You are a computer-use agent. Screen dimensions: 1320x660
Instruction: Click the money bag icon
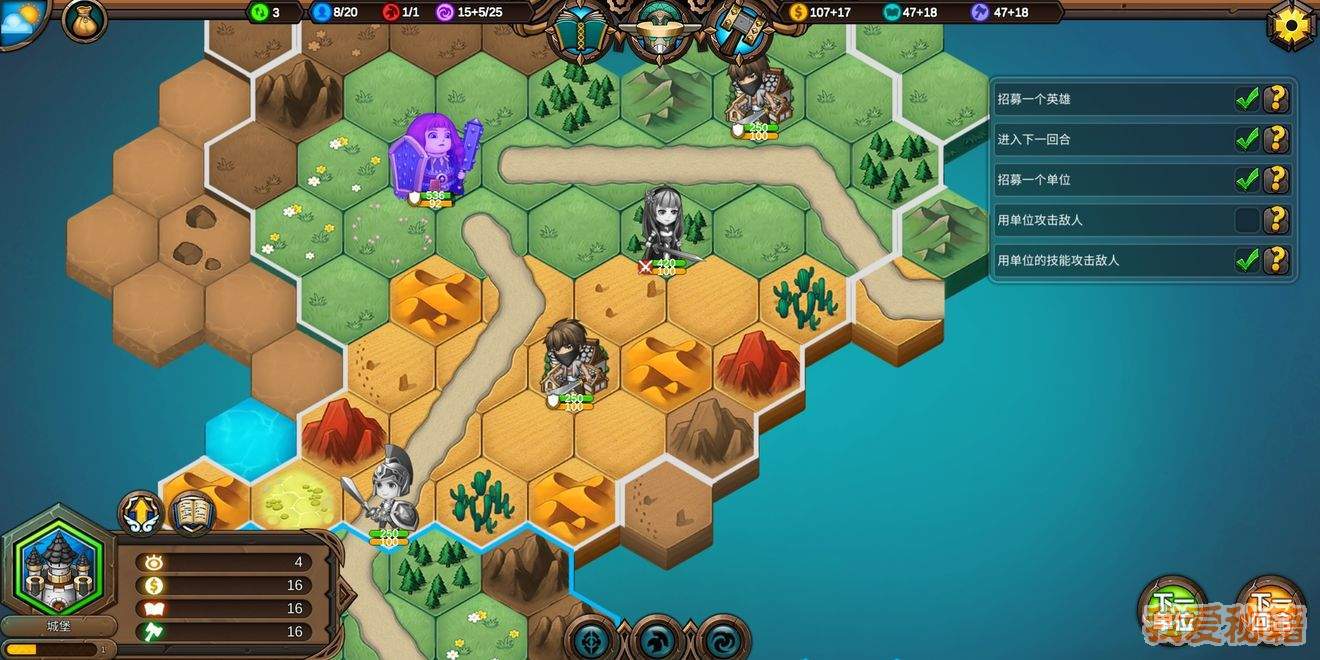pos(84,21)
